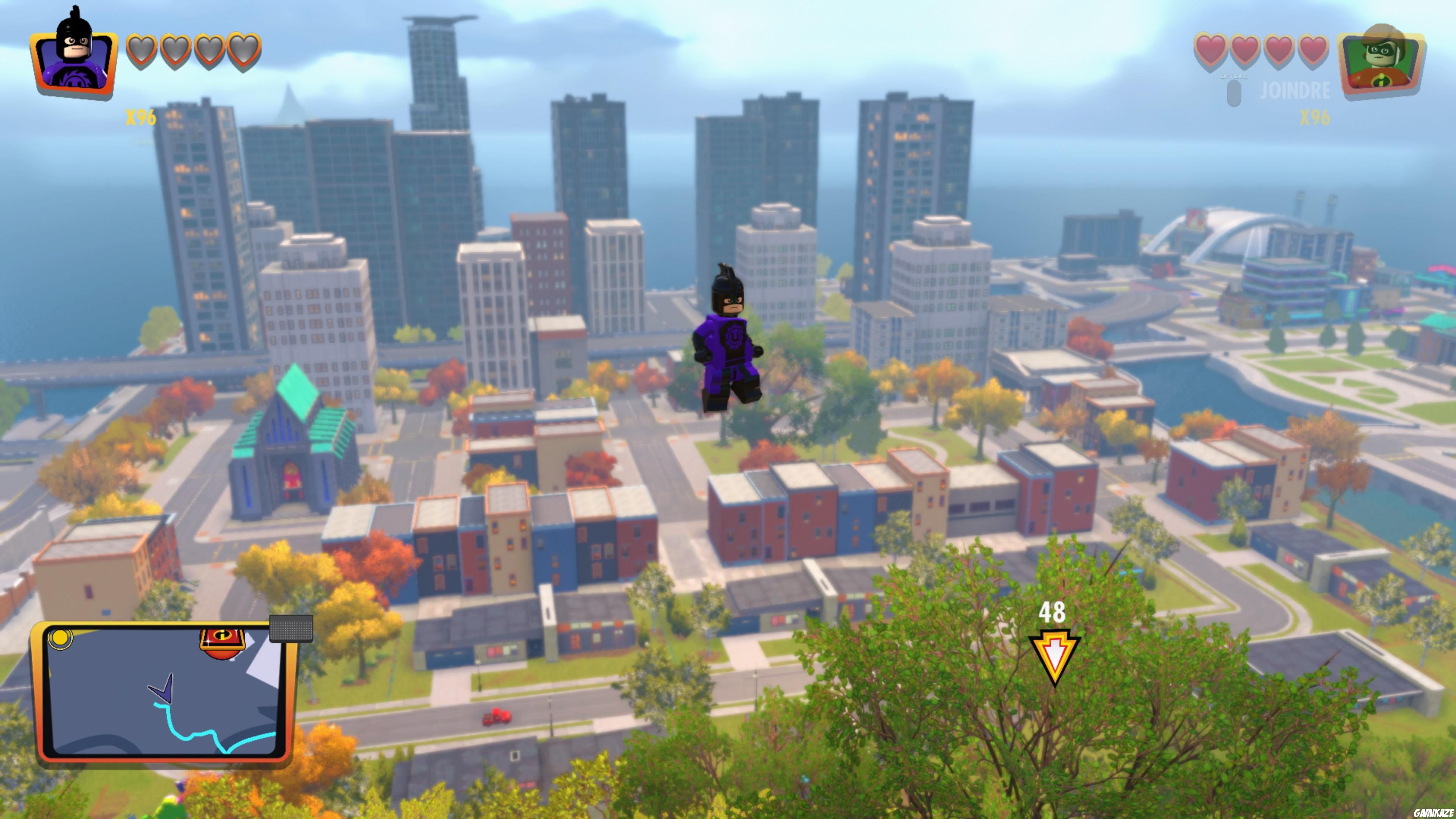This screenshot has width=1456, height=819.
Task: Click the Incredibles logo marker on minimap
Action: click(x=222, y=644)
